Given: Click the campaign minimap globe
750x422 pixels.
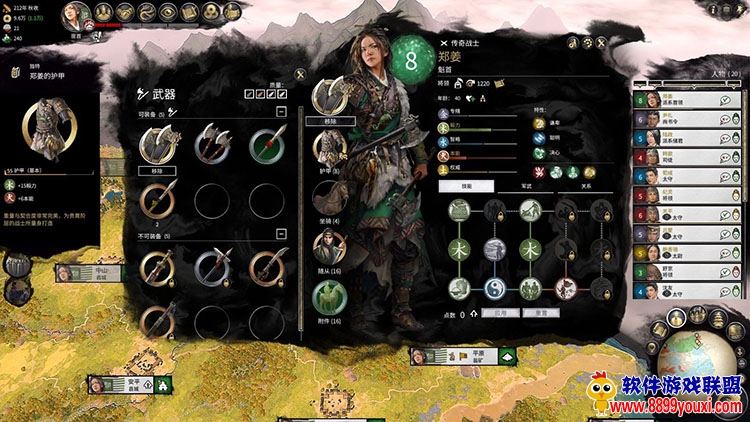Looking at the screenshot, I should pyautogui.click(x=700, y=363).
